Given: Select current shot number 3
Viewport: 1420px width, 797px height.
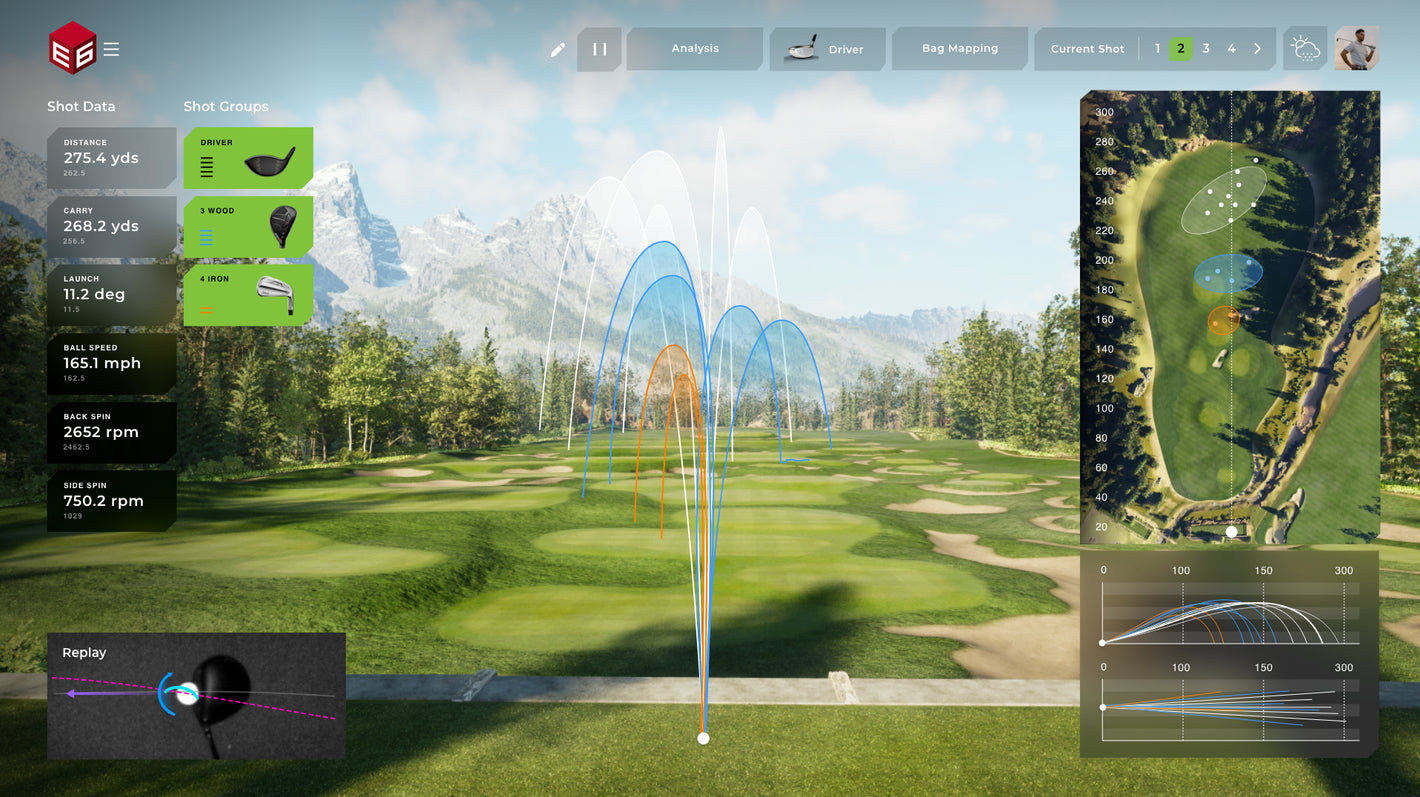Looking at the screenshot, I should pyautogui.click(x=1206, y=49).
